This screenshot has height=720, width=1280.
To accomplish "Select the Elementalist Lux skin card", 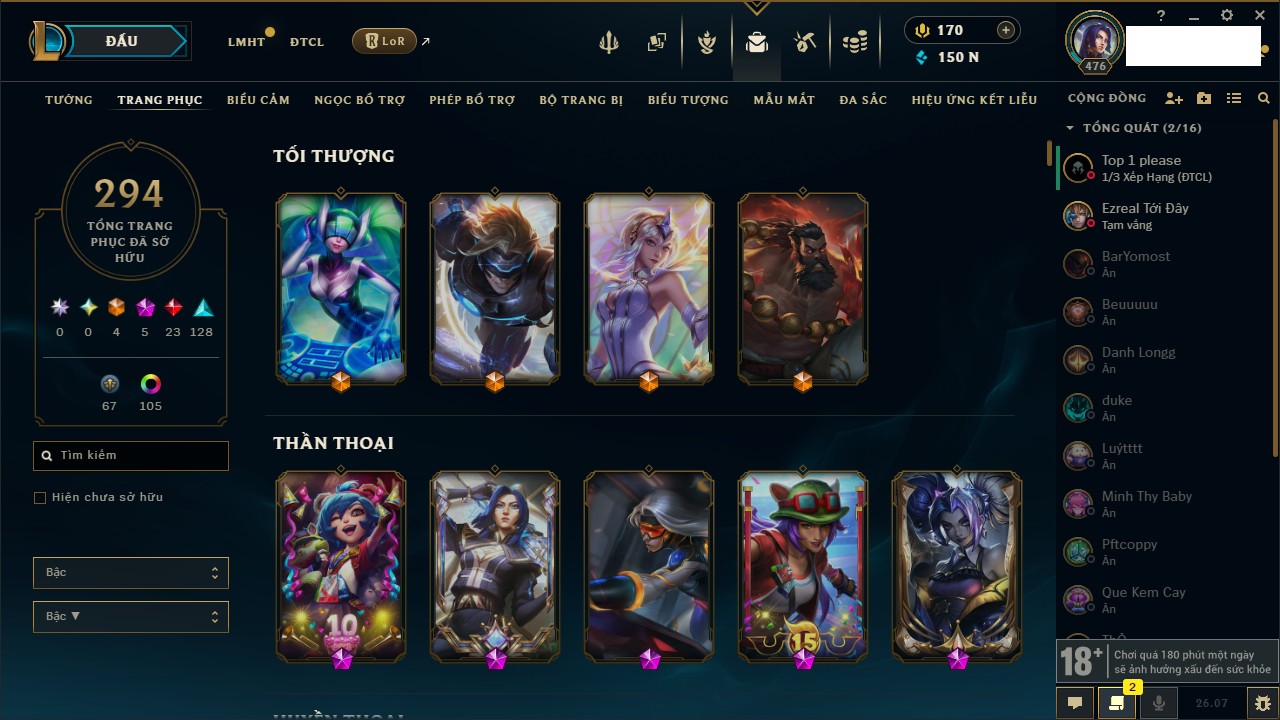I will (649, 288).
